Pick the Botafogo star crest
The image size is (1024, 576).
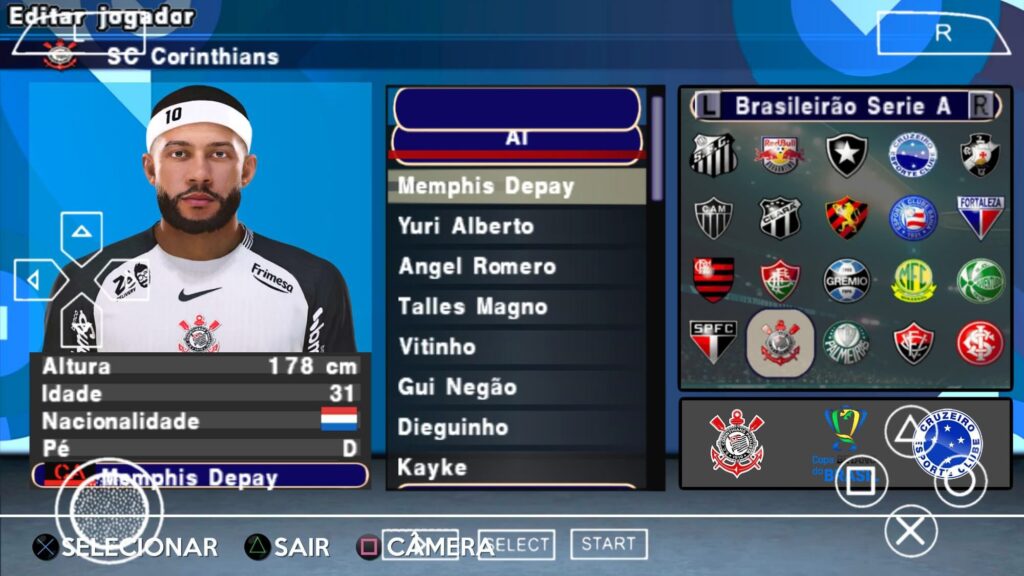(846, 156)
